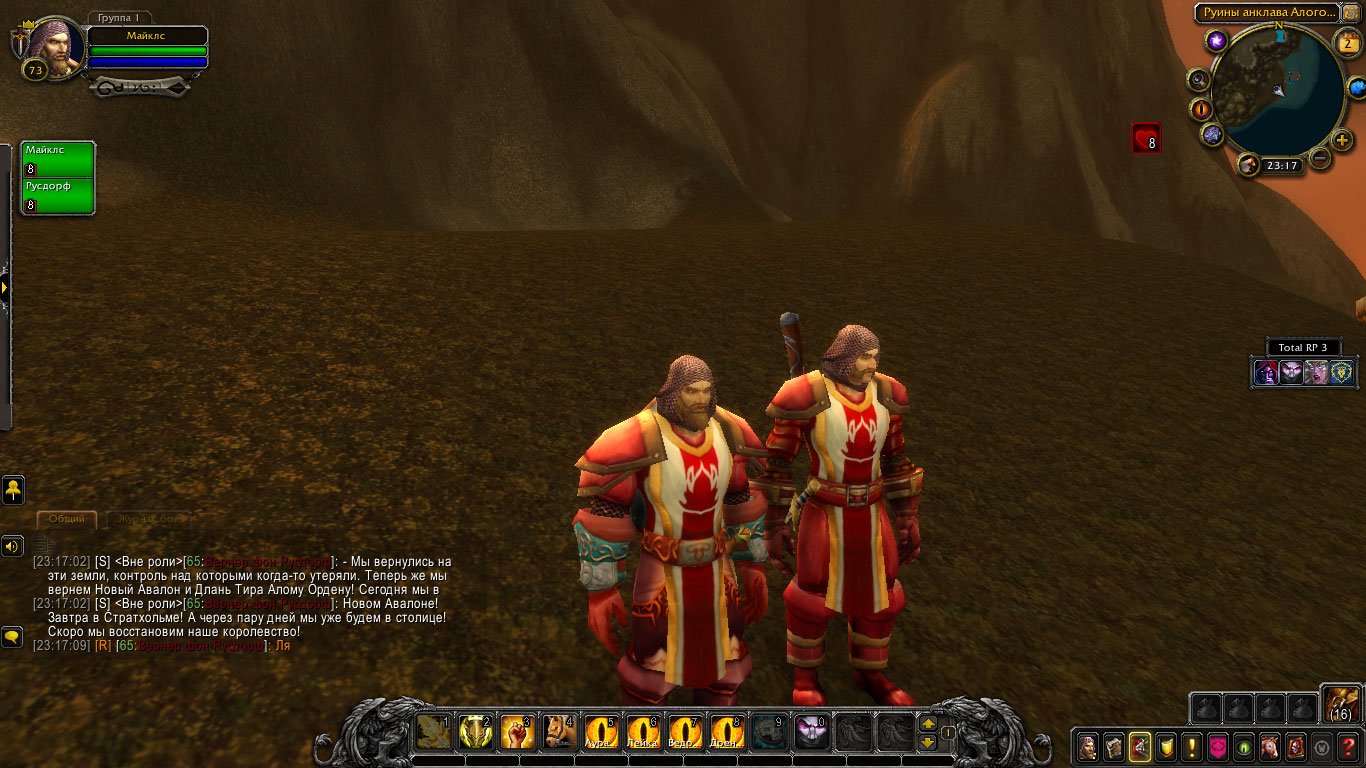
Task: Summon the horse mount in slot 4
Action: pyautogui.click(x=560, y=732)
